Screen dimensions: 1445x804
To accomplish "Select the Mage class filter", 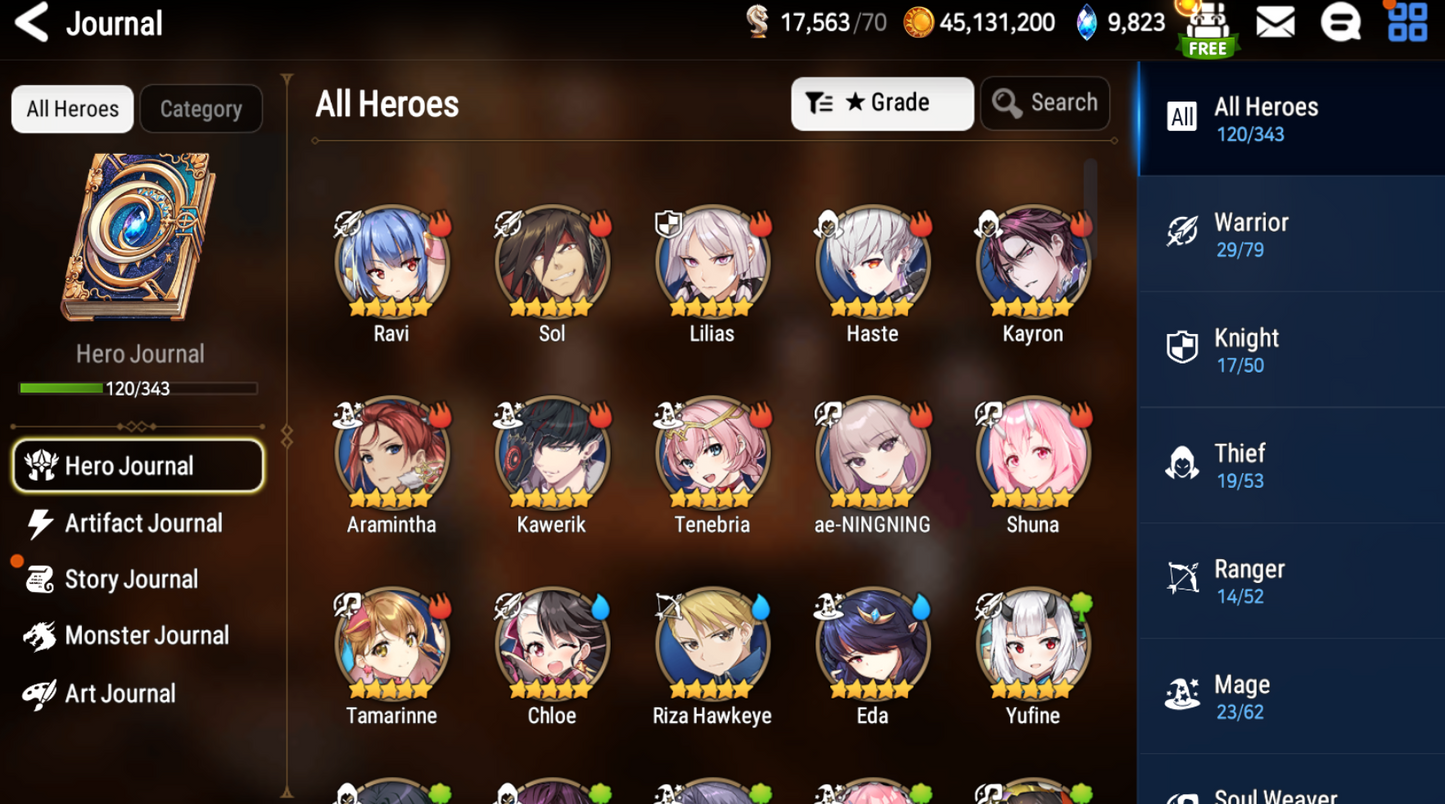I will [1290, 696].
